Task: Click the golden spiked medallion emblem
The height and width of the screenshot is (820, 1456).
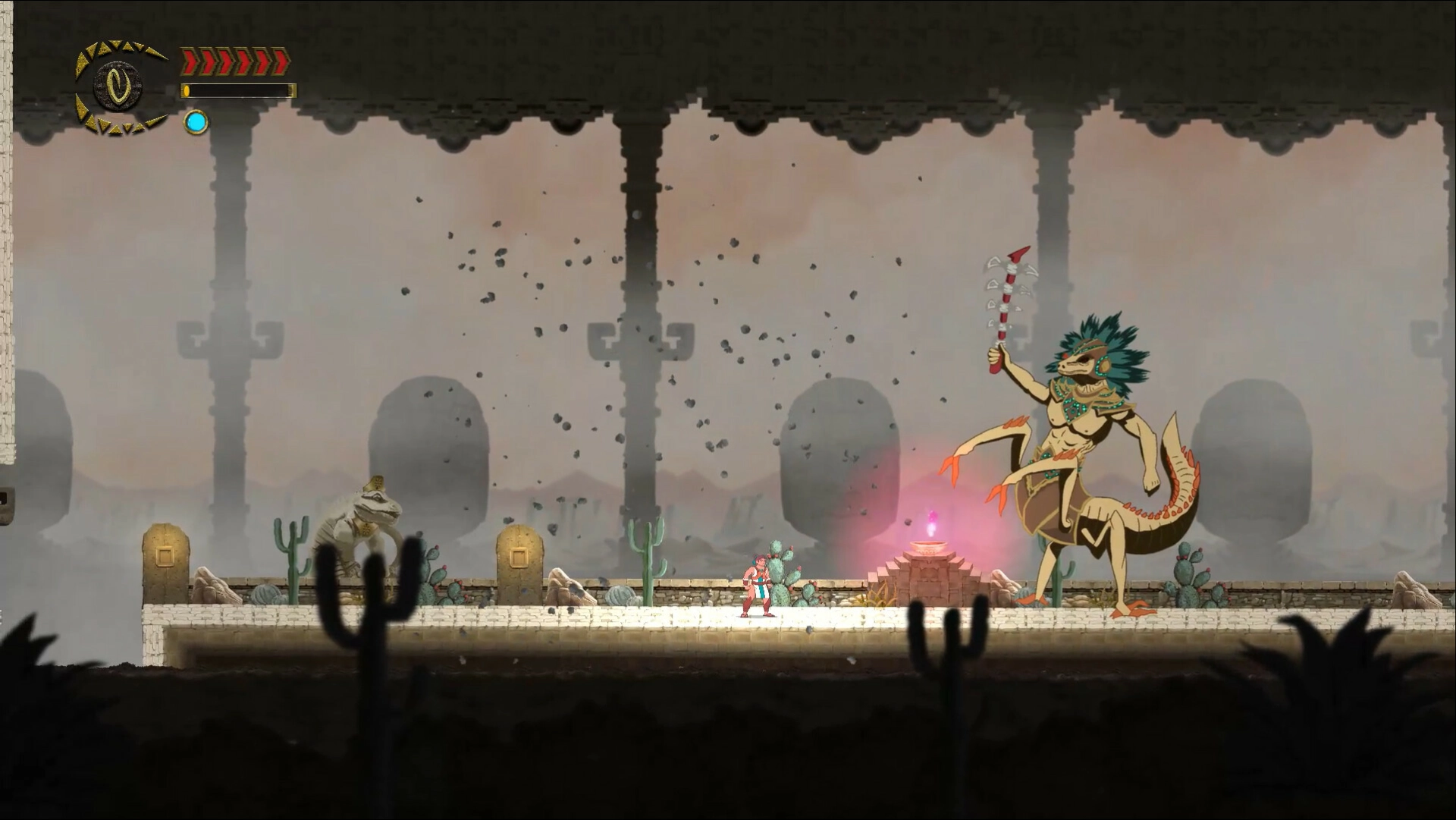Action: [119, 86]
